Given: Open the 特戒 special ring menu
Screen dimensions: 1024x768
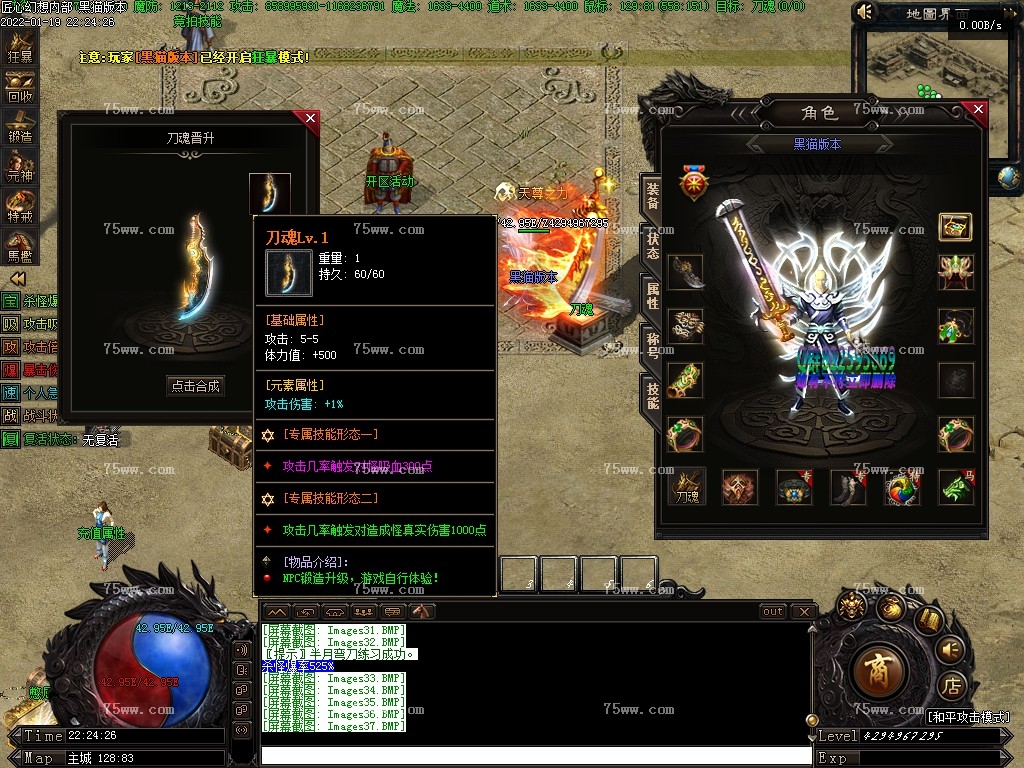Looking at the screenshot, I should click(20, 205).
